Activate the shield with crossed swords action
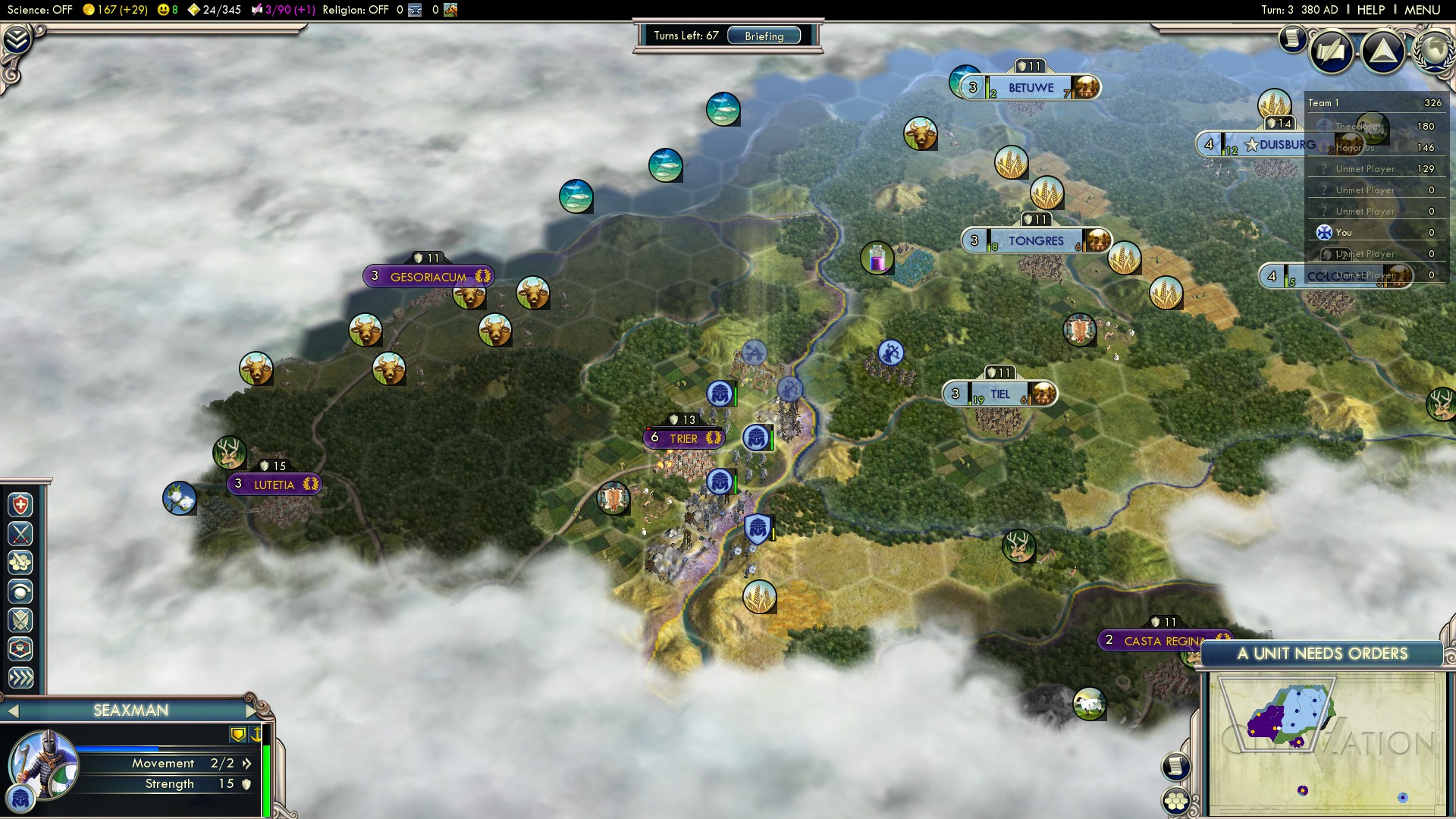The width and height of the screenshot is (1456, 819). point(20,620)
